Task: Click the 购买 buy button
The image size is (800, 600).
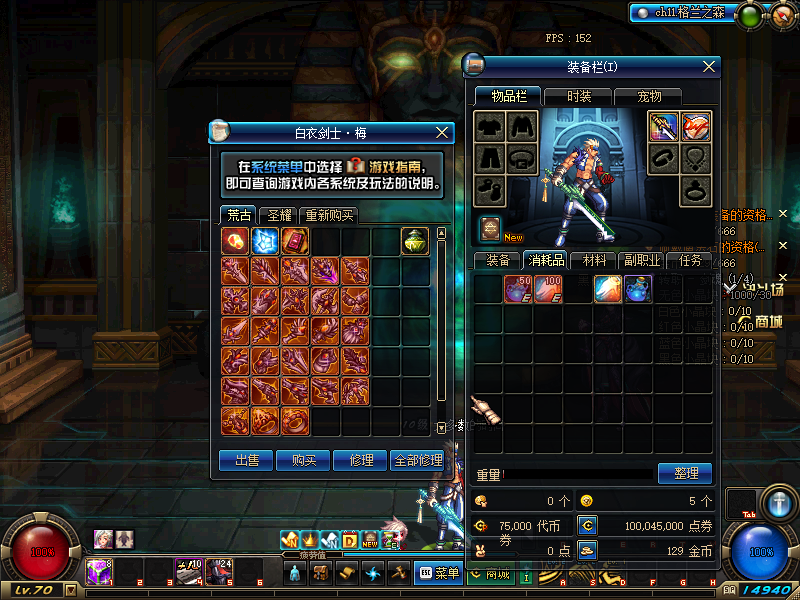Action: pos(304,460)
